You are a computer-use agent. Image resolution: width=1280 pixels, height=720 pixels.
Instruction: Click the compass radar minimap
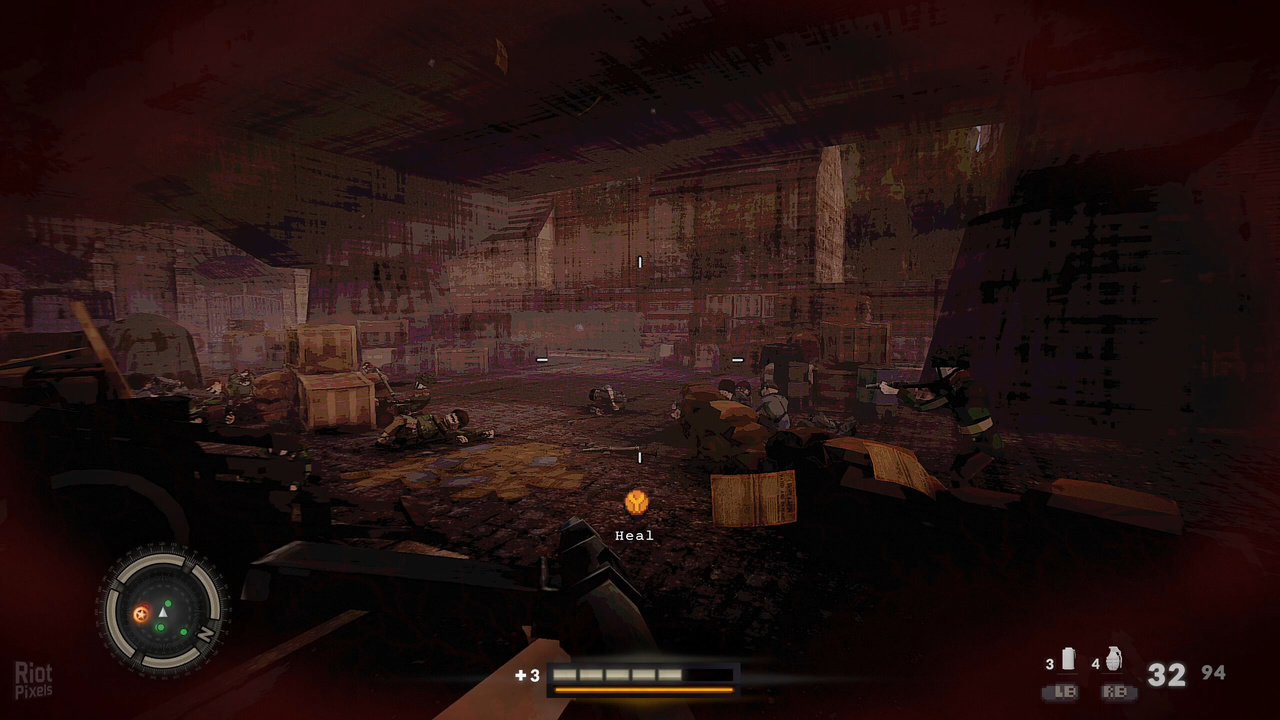coord(162,609)
